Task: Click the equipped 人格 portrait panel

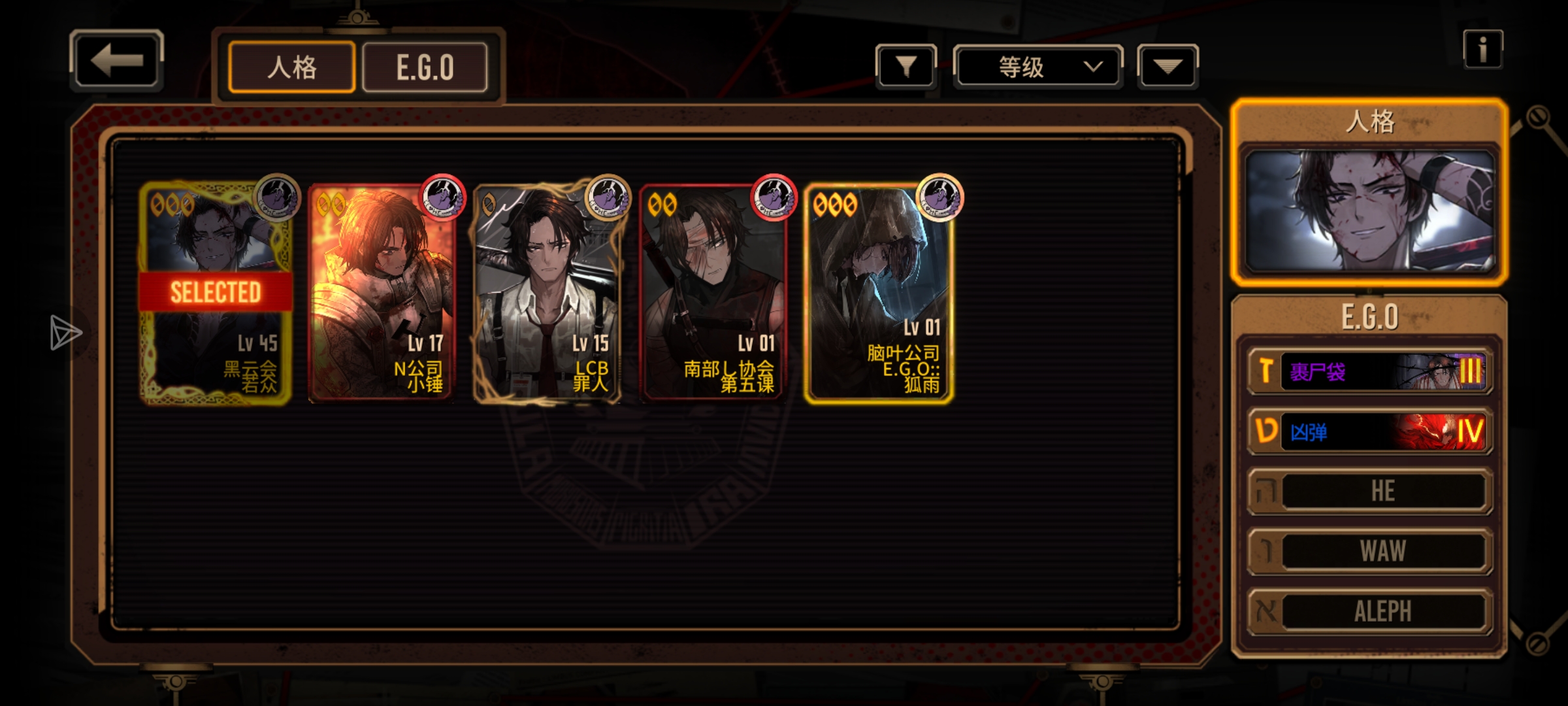Action: 1369,210
